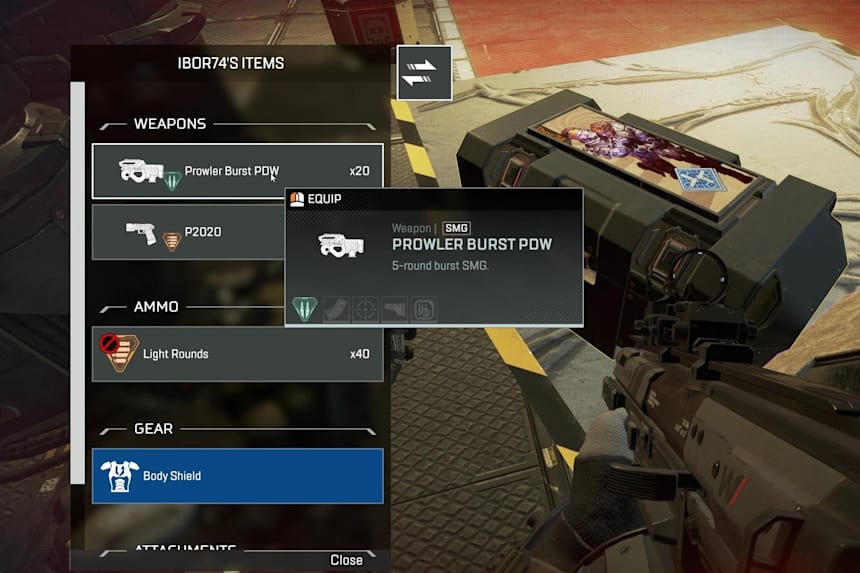Viewport: 860px width, 573px height.
Task: Take the Body Shield gear item
Action: point(237,476)
